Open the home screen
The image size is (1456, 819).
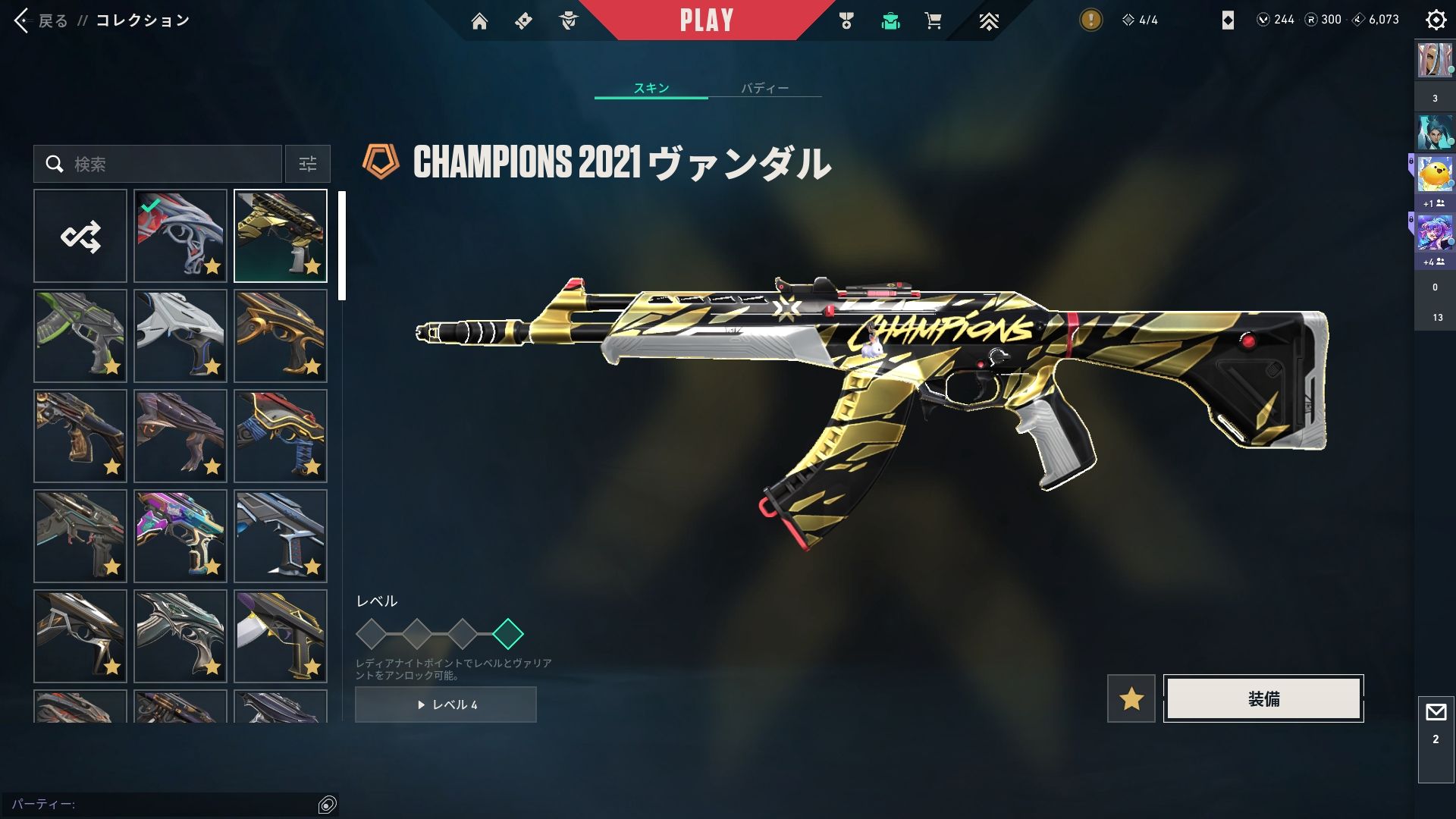tap(479, 21)
